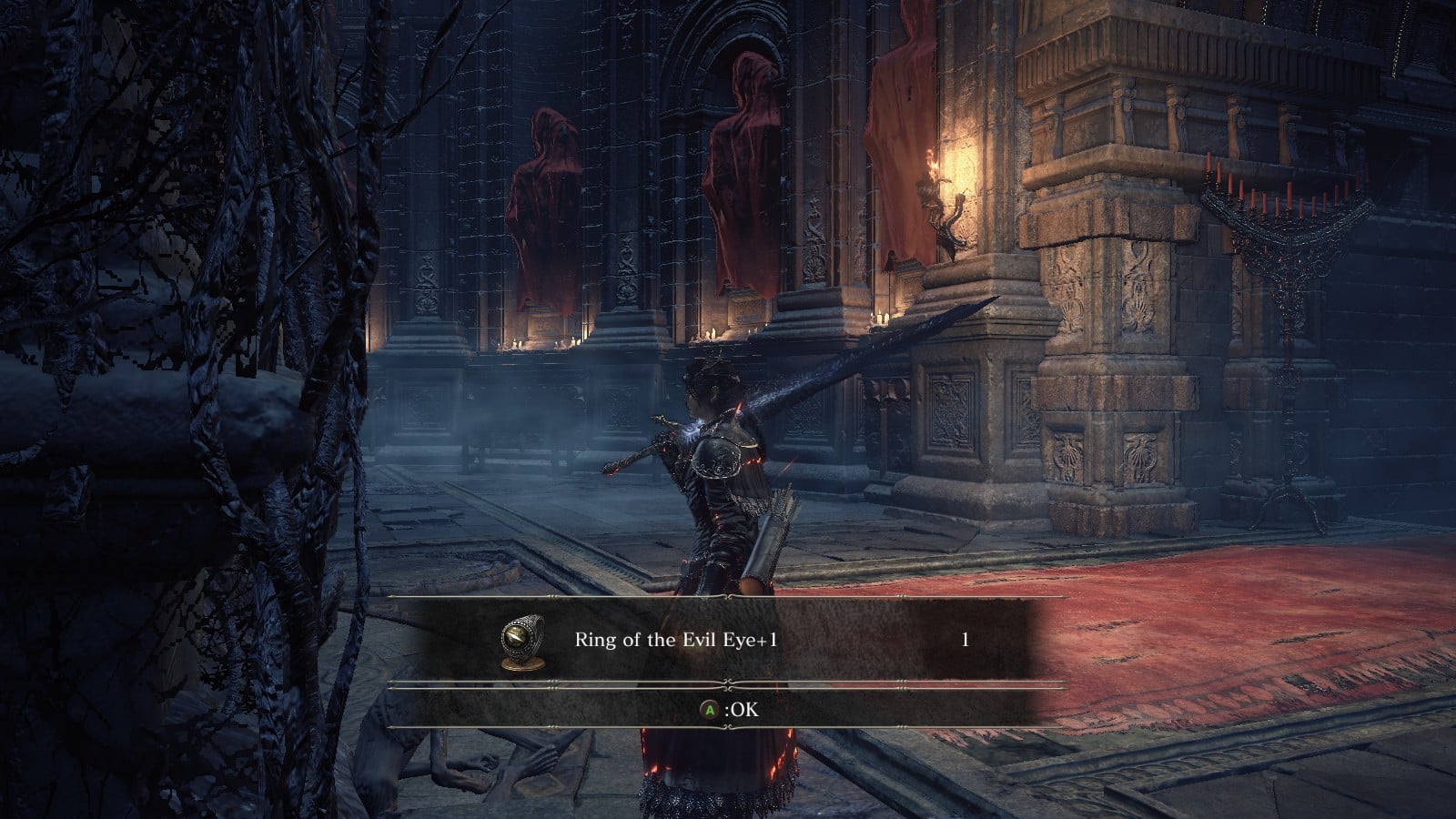Confirm the item pickup with OK
This screenshot has width=1456, height=819.
click(x=728, y=710)
